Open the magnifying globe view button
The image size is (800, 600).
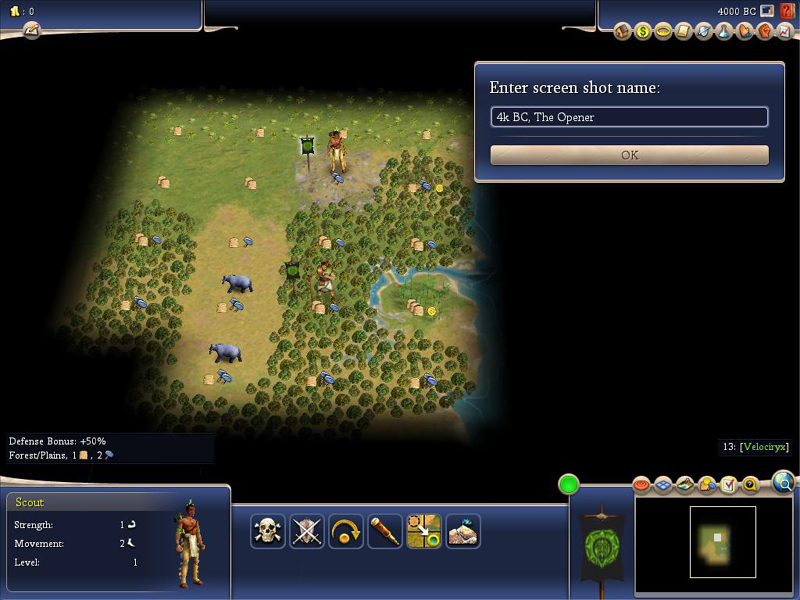[x=784, y=484]
